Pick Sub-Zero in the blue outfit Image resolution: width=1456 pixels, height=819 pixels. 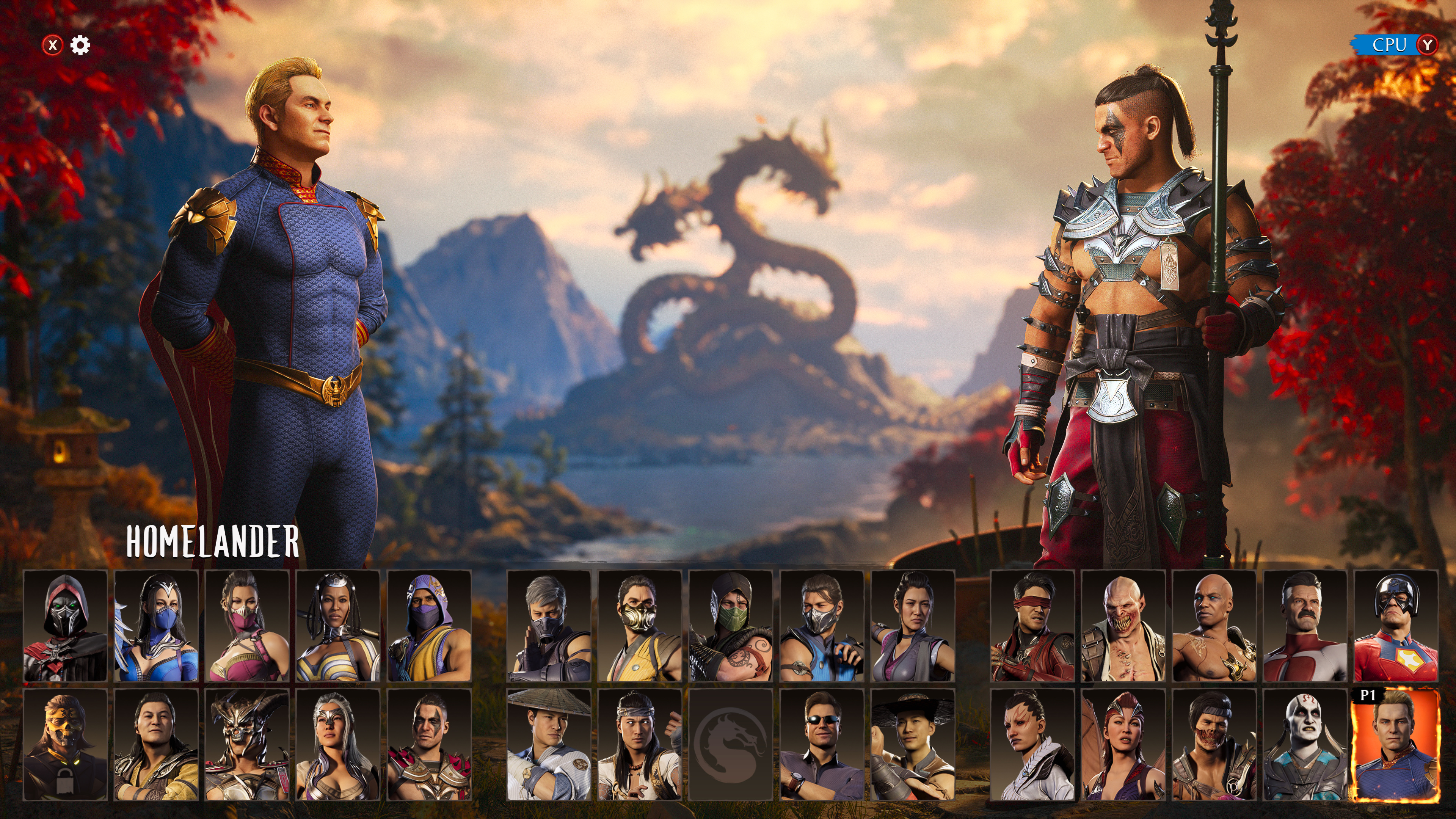[822, 626]
